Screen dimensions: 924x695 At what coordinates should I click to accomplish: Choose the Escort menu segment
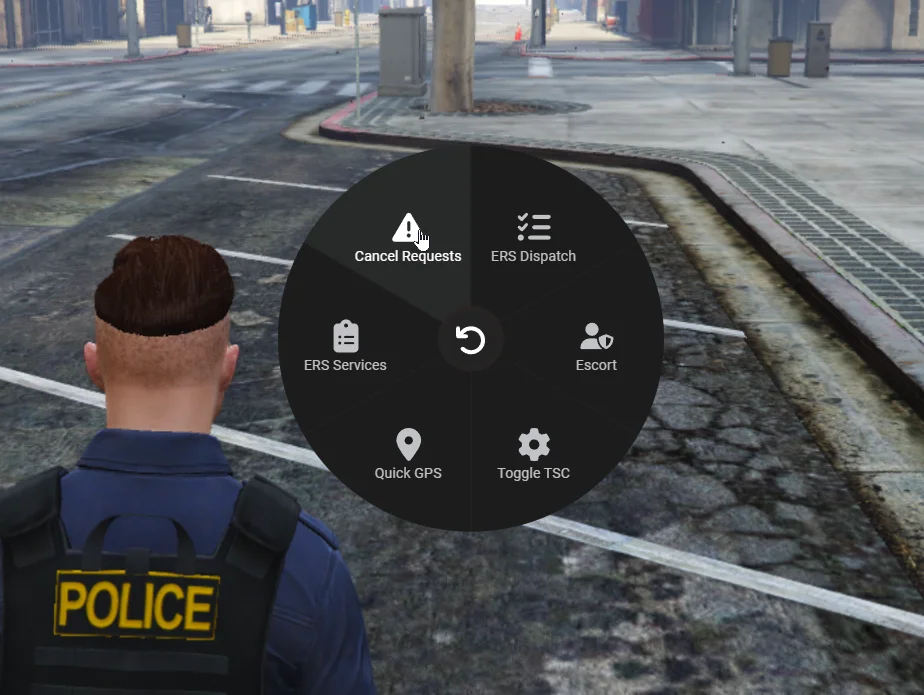(x=596, y=346)
